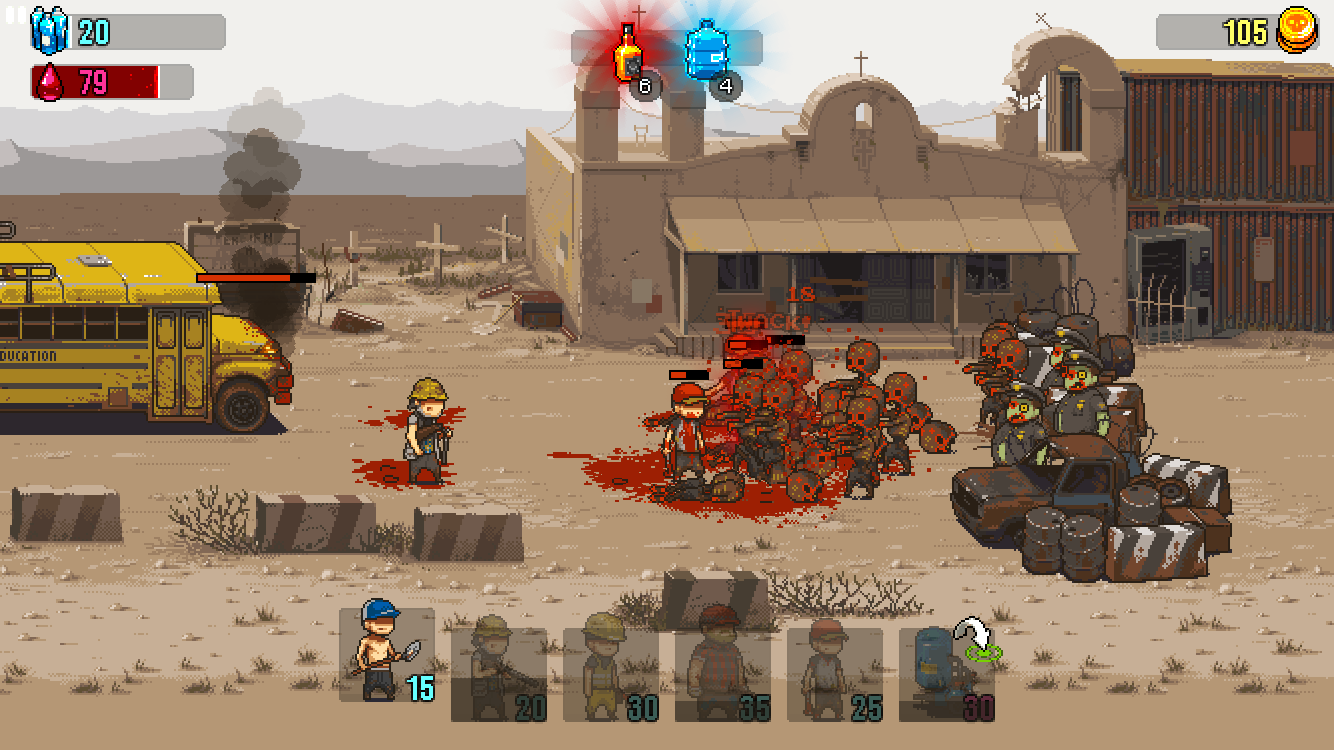Select the red cap mechanic unit costing 25
1334x750 pixels.
tap(834, 673)
